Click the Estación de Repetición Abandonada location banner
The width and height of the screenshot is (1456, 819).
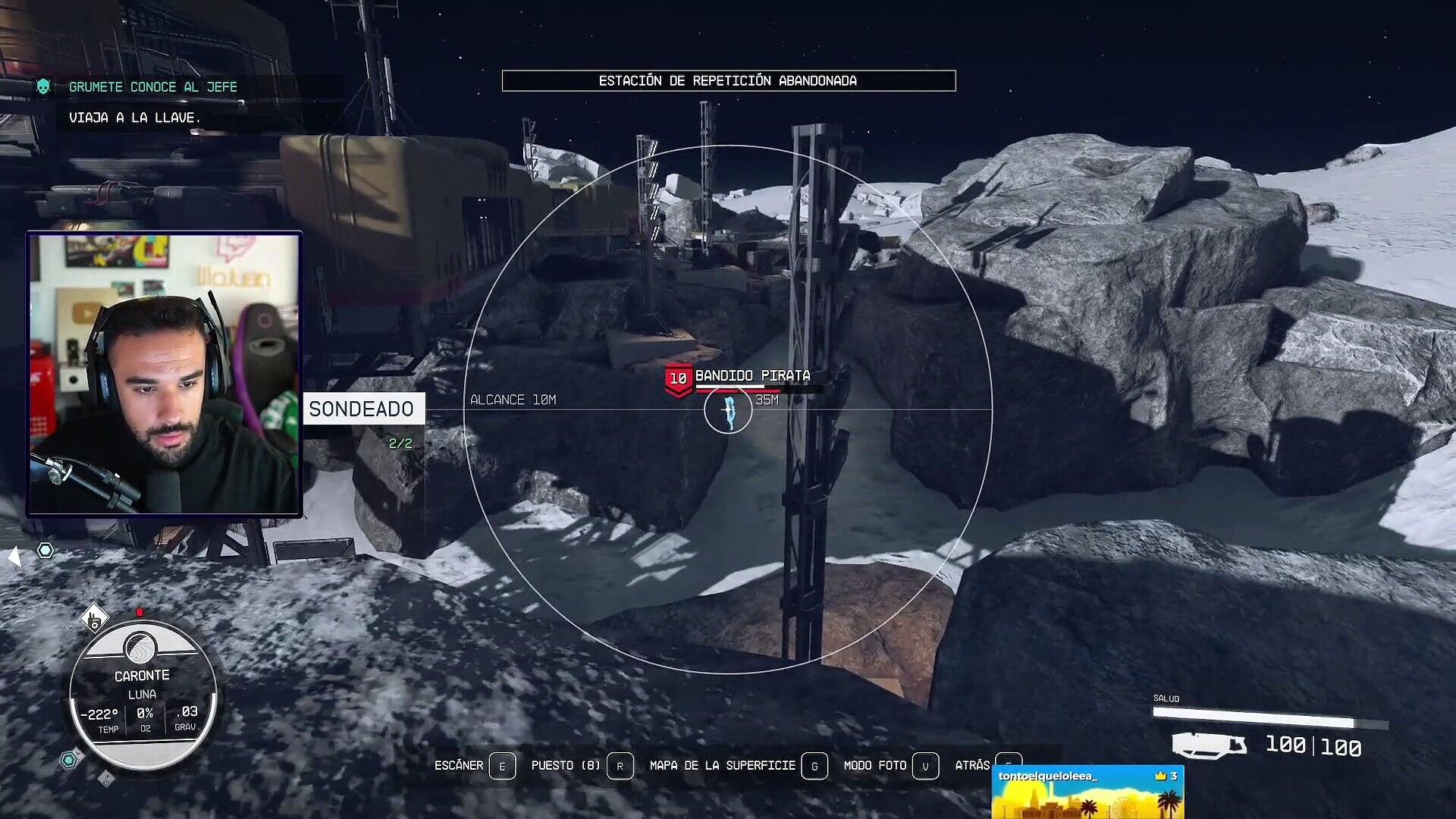pos(728,80)
